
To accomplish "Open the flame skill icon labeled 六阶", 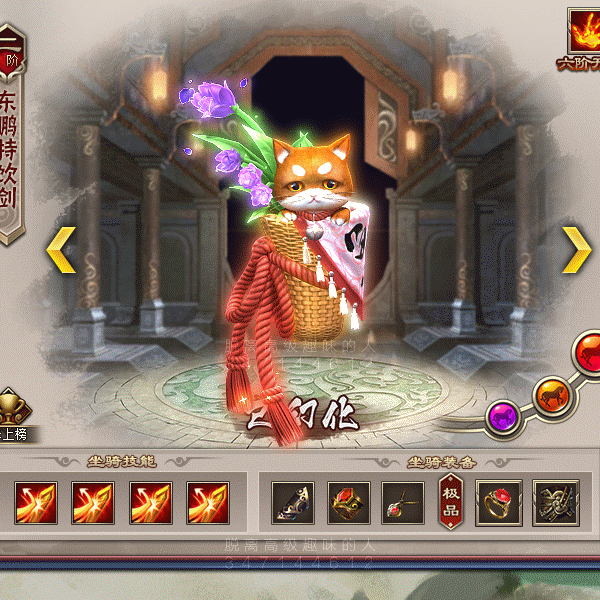I will pyautogui.click(x=582, y=37).
